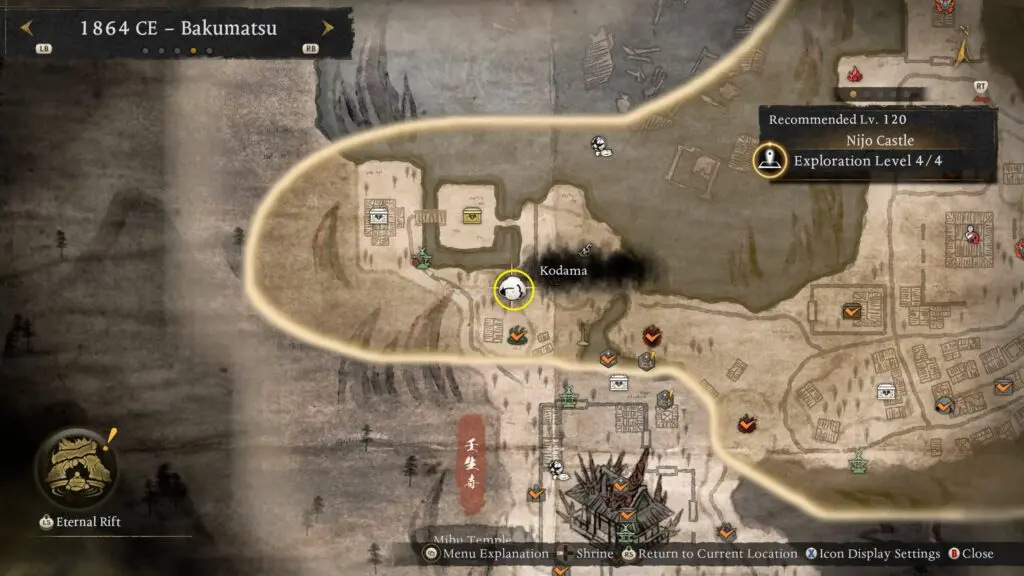
Task: Select the white chest left of golden chest
Action: tap(379, 215)
